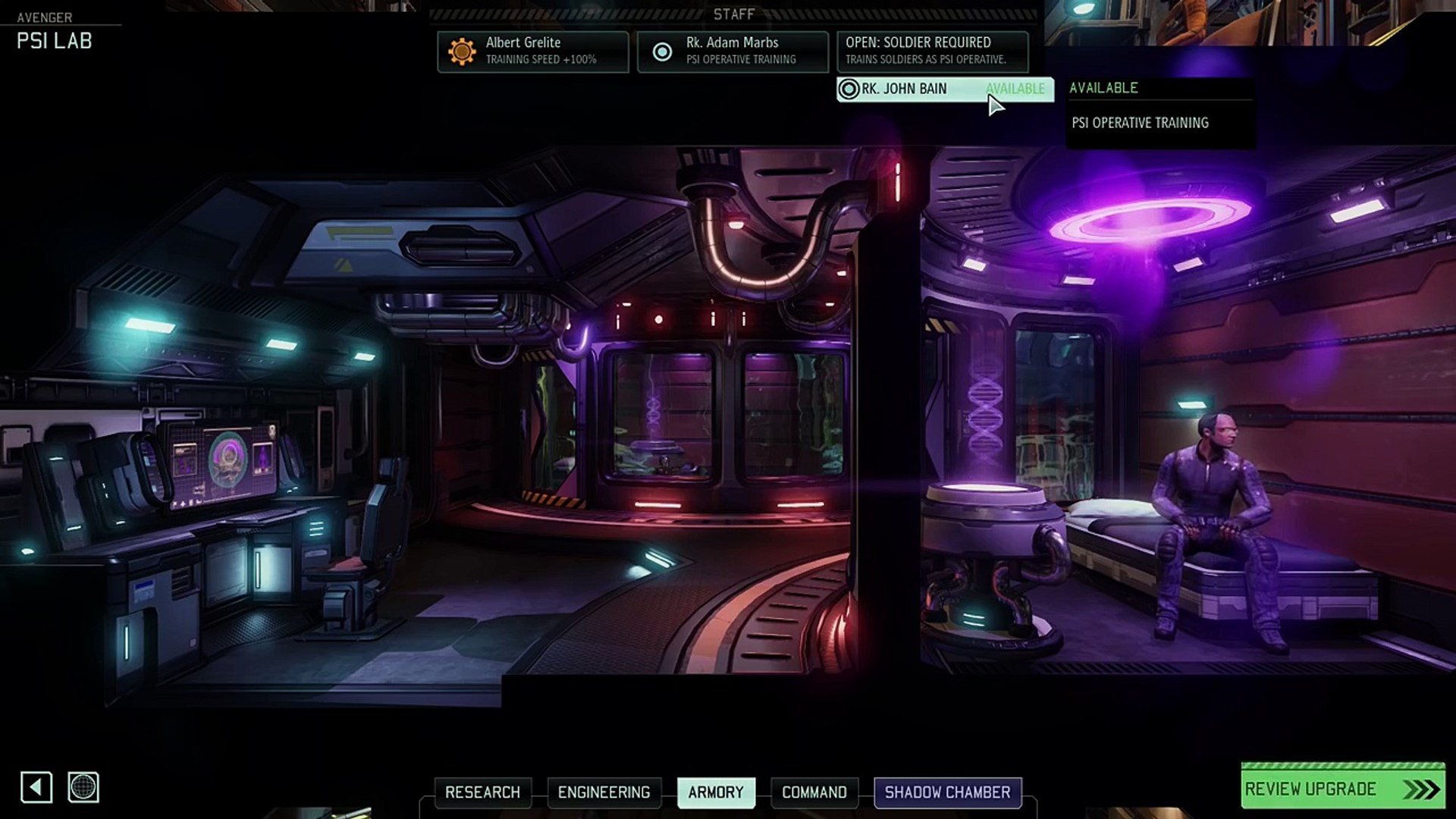Screen dimensions: 1456x819
Task: Choose Rk. John Bain from the list
Action: pos(944,89)
